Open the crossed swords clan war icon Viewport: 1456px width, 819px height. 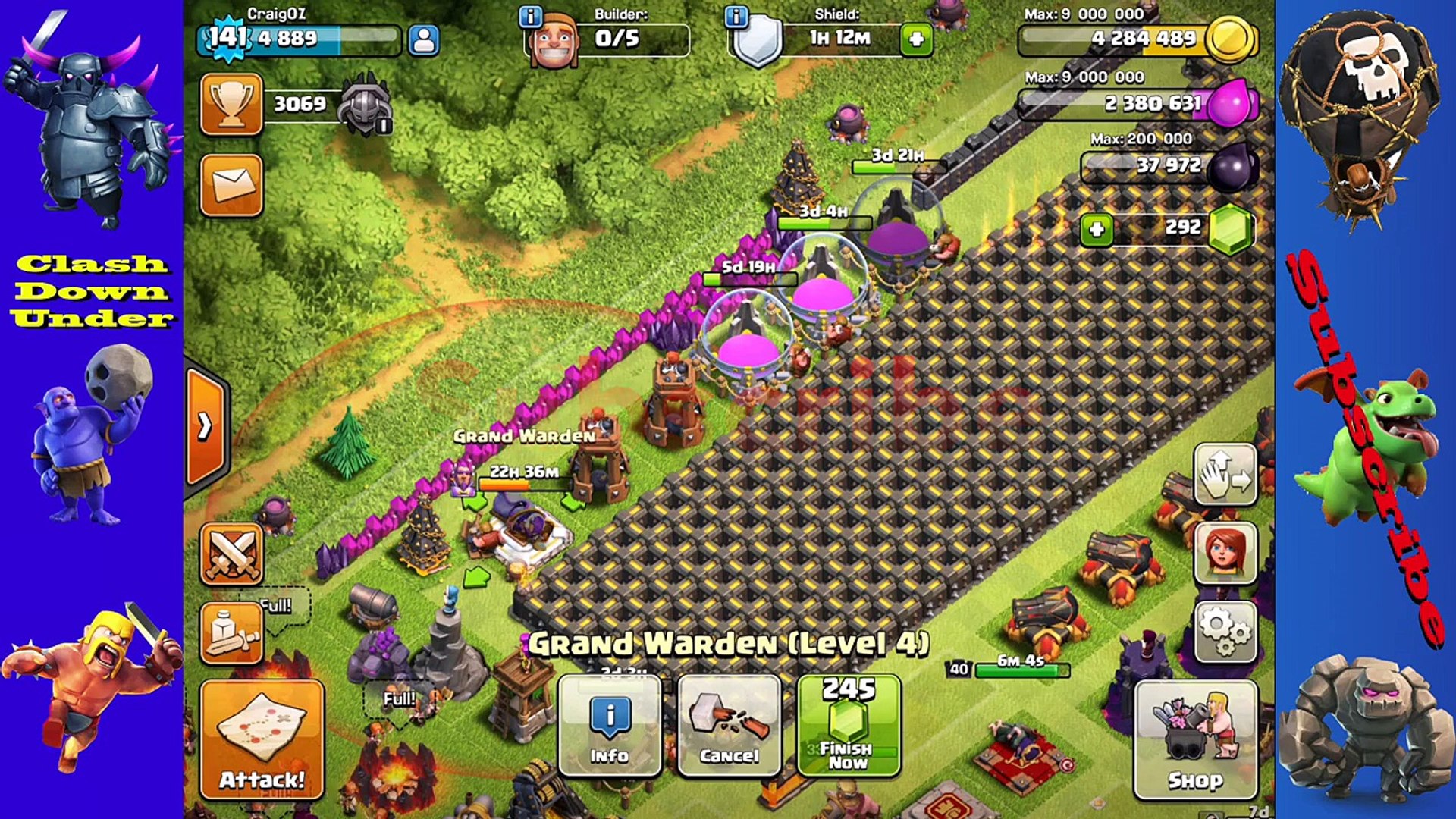(231, 556)
